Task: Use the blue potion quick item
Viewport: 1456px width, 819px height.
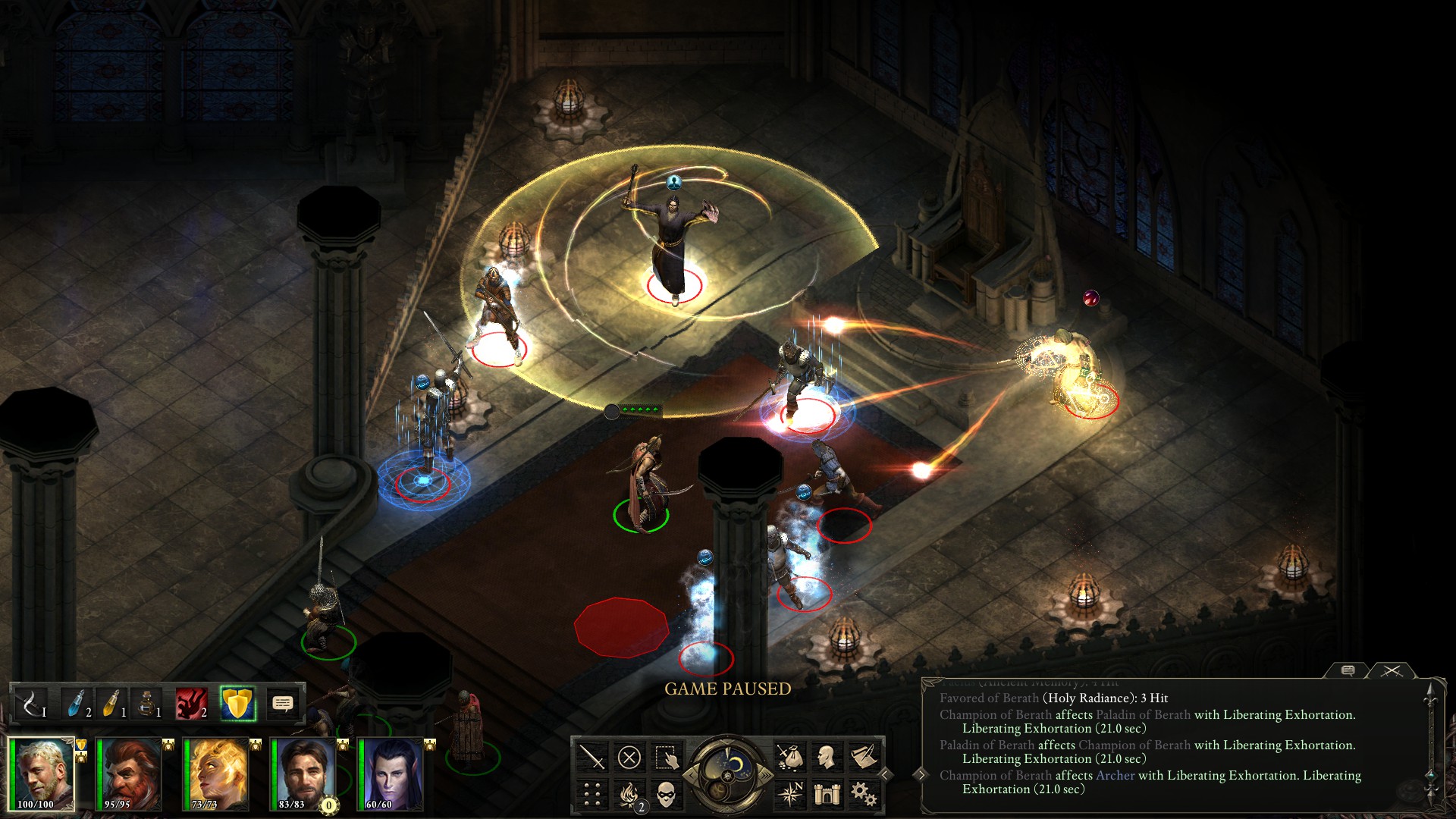Action: pos(77,704)
